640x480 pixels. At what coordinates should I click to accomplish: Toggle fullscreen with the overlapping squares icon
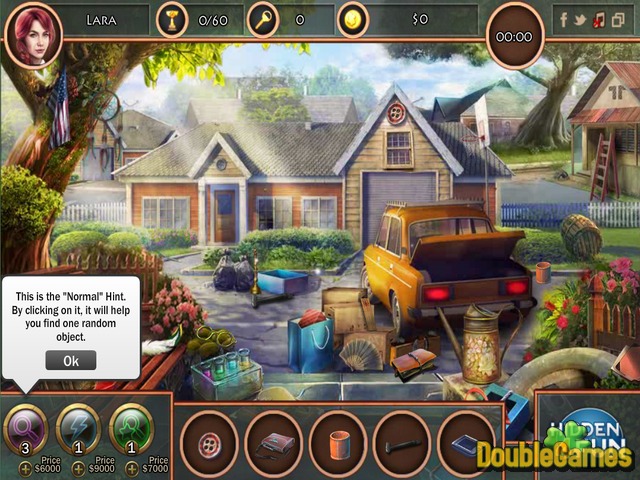point(619,19)
